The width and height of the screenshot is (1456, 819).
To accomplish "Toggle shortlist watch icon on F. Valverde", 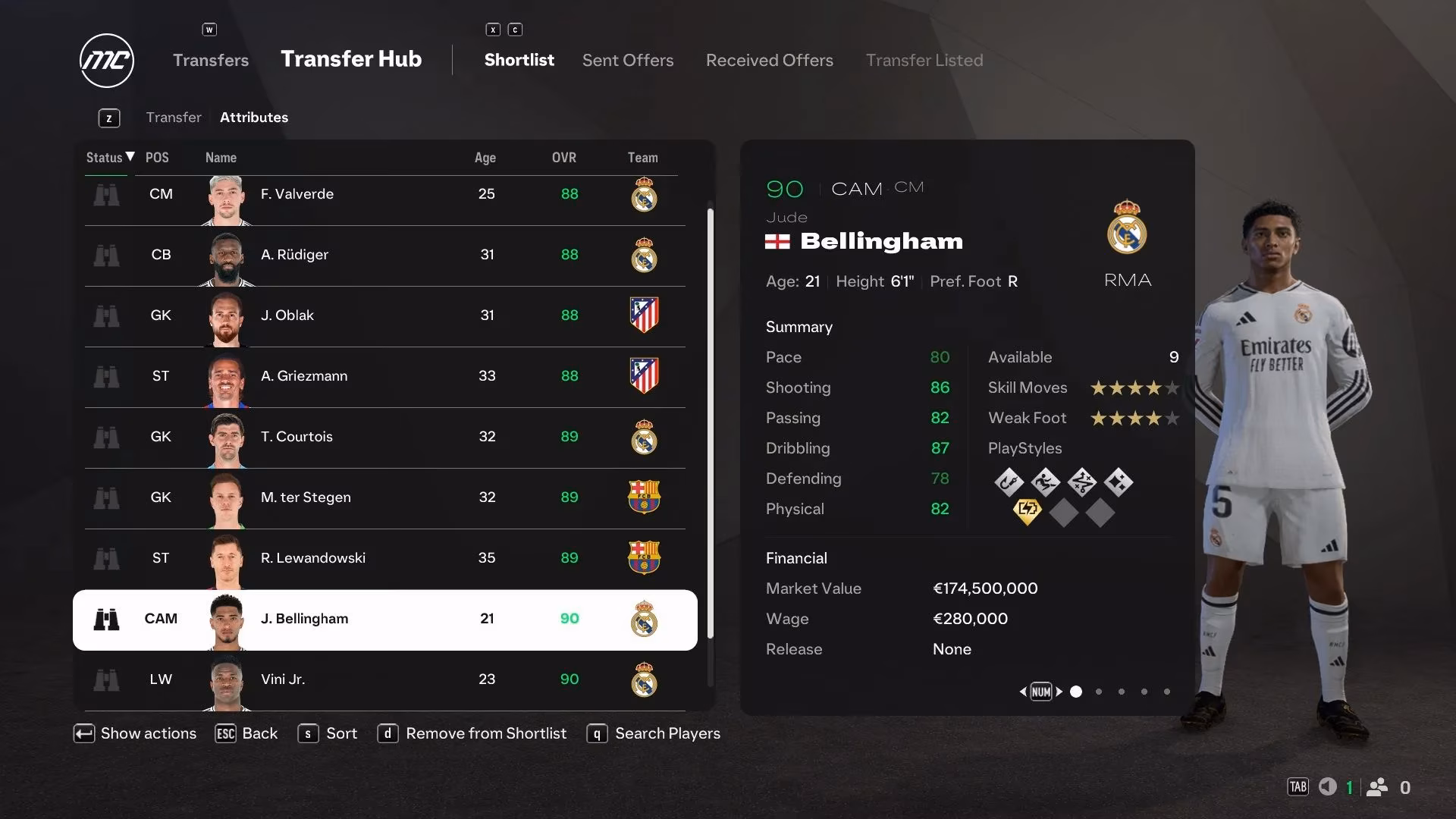I will (x=107, y=195).
